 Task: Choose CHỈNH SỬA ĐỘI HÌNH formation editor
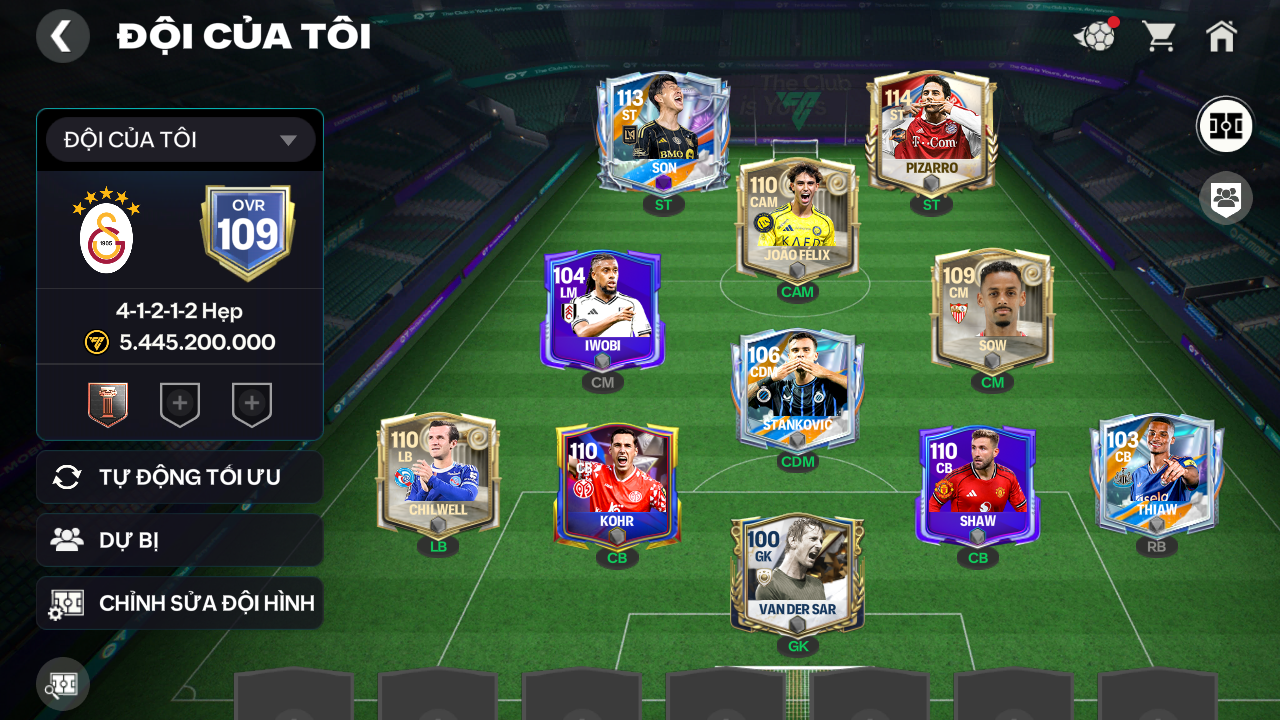pyautogui.click(x=180, y=603)
